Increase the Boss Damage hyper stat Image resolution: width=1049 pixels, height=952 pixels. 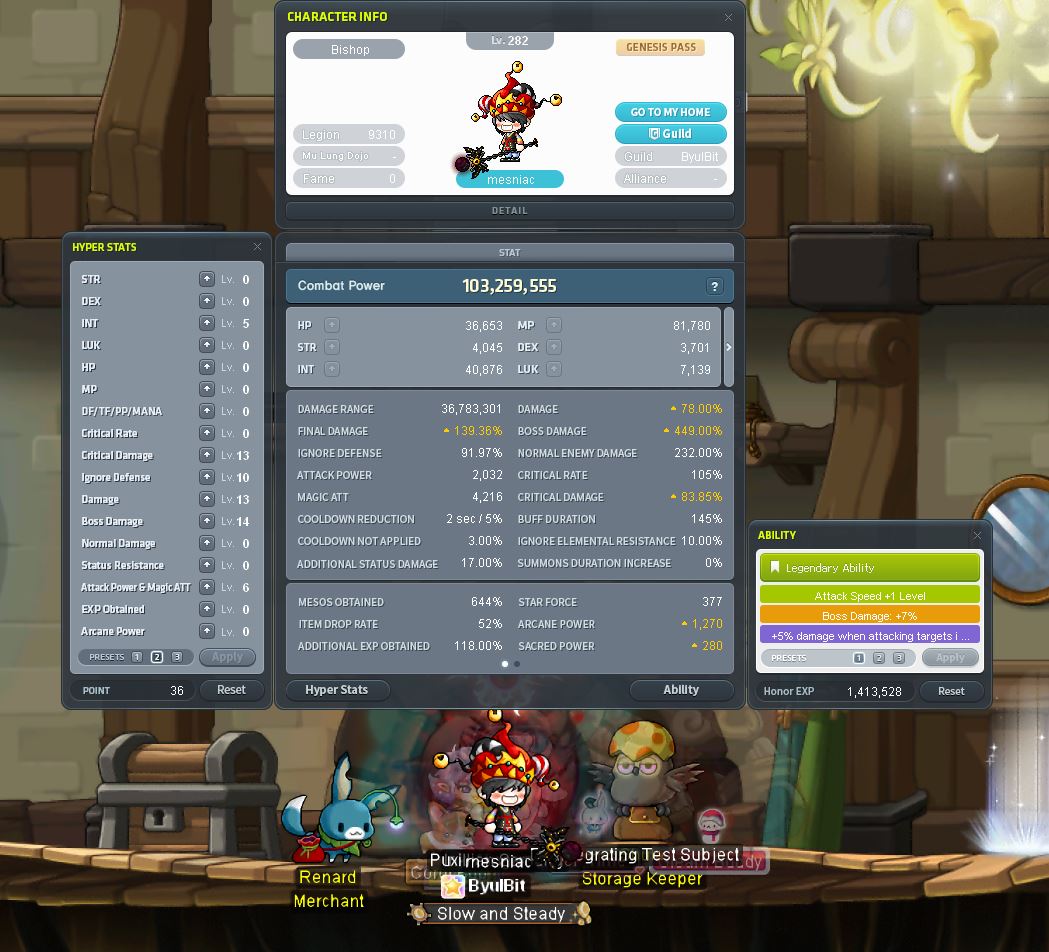pyautogui.click(x=206, y=521)
